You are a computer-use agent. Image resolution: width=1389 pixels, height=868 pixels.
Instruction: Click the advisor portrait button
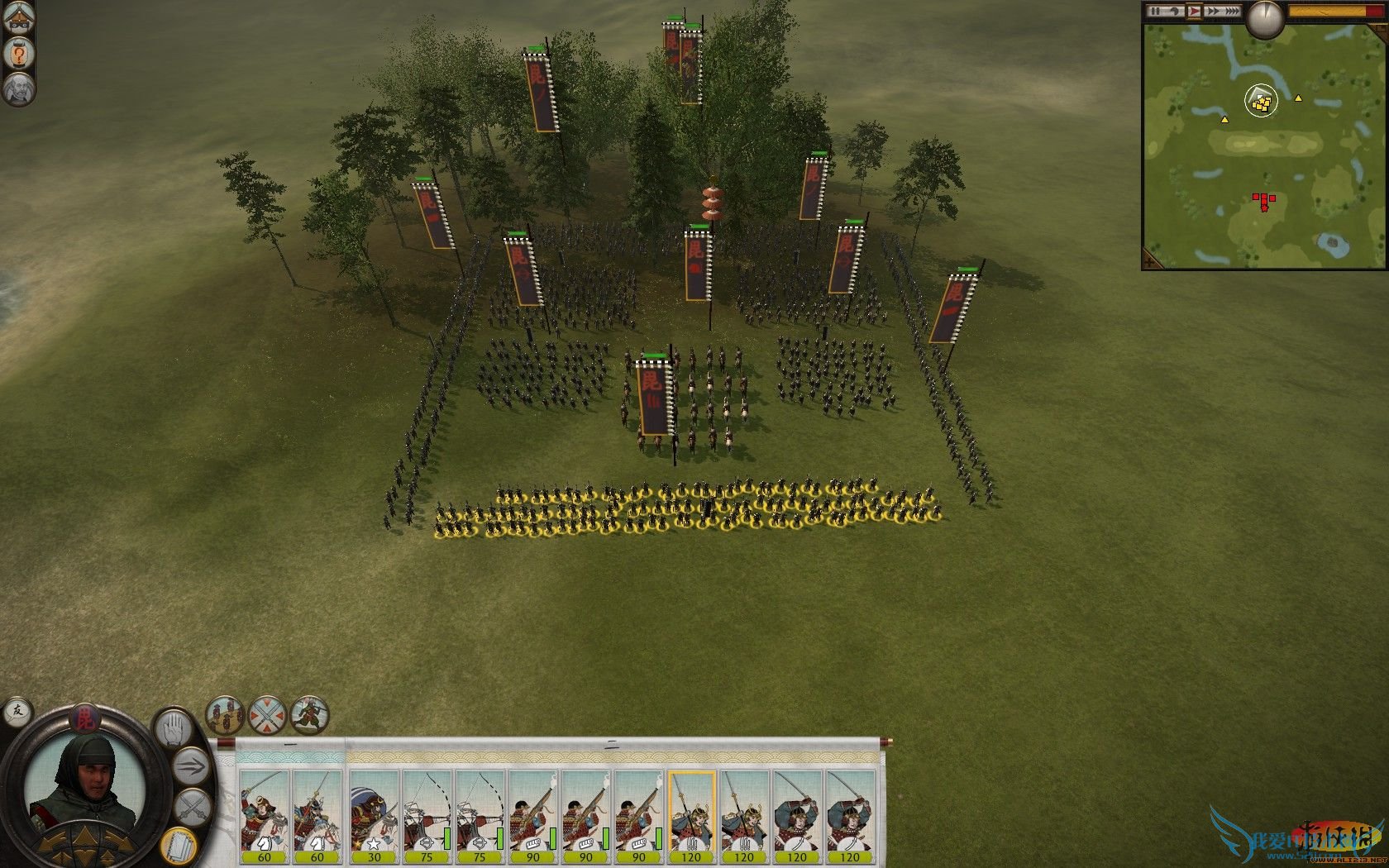(18, 88)
